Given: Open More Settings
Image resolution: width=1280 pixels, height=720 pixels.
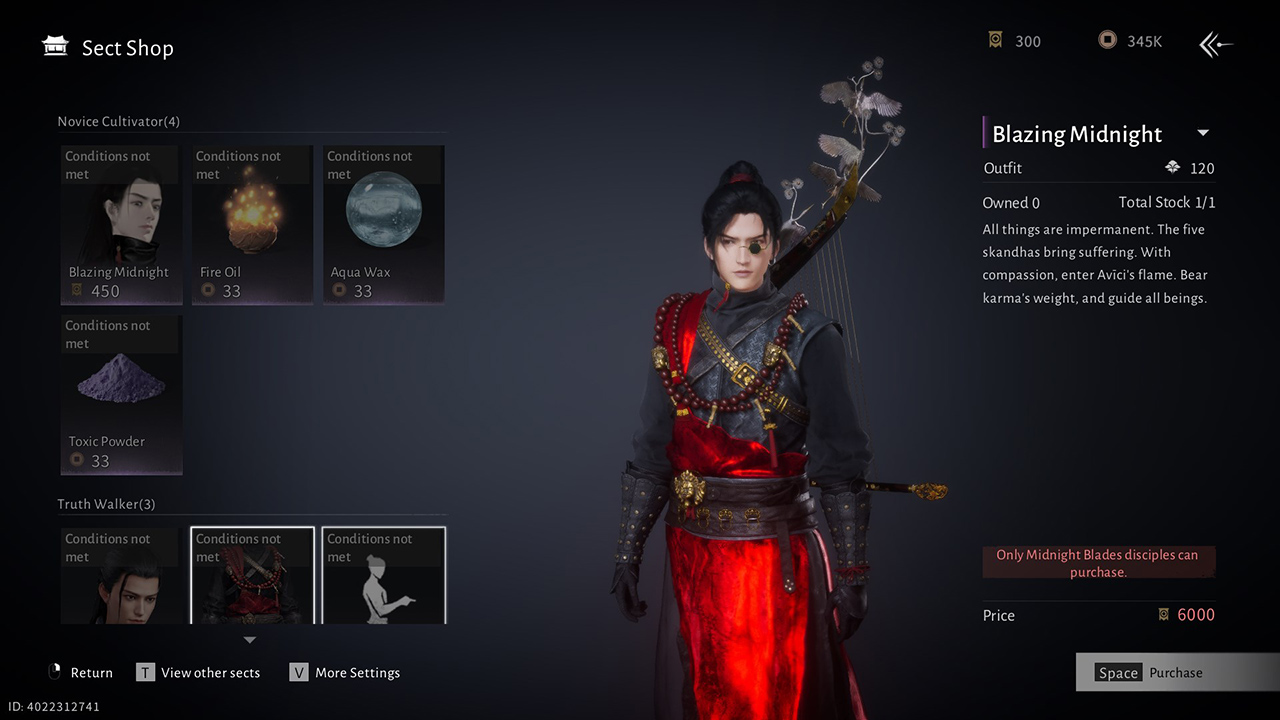Looking at the screenshot, I should click(x=346, y=673).
